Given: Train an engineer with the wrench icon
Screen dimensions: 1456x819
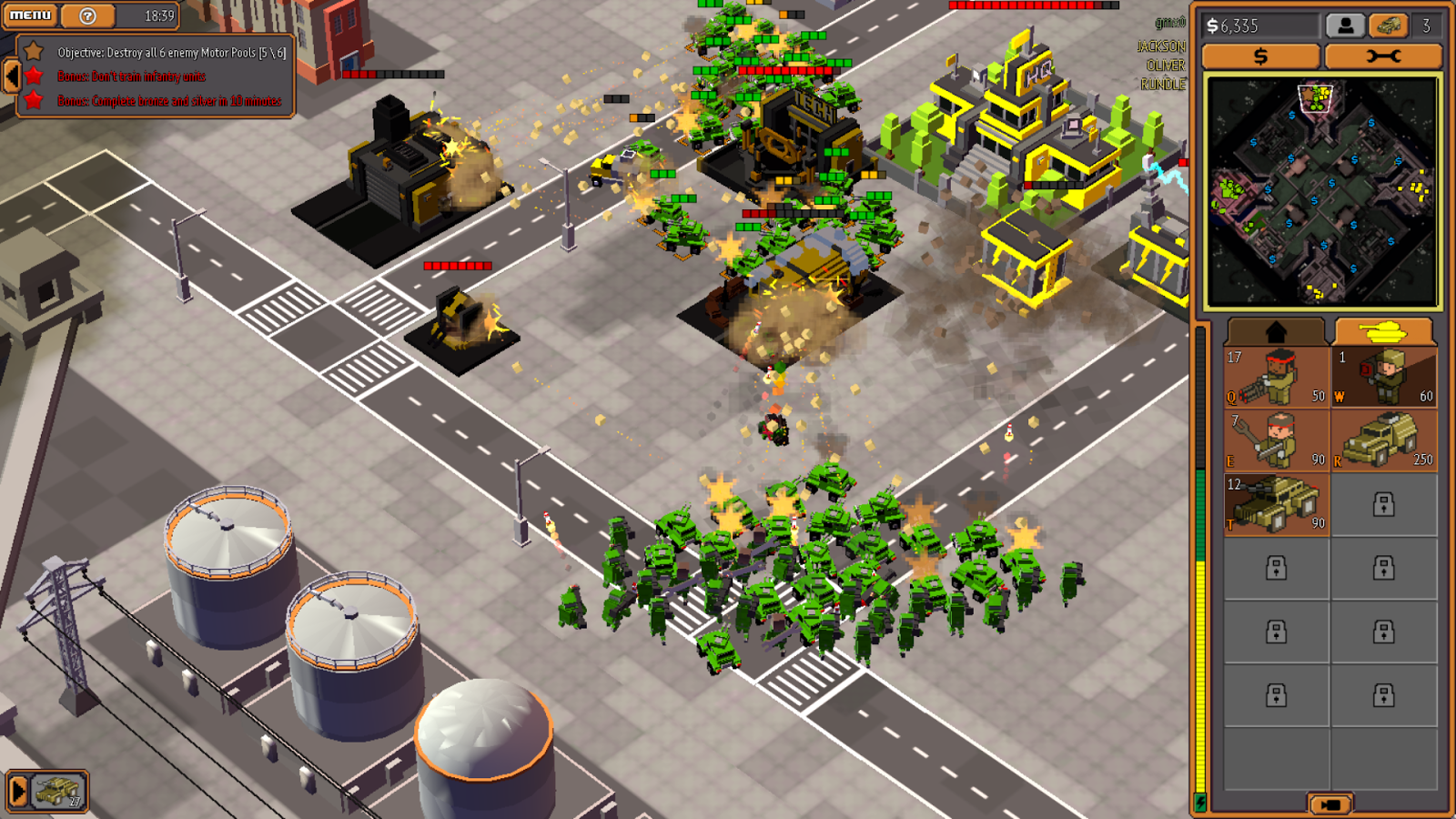Looking at the screenshot, I should point(1277,440).
